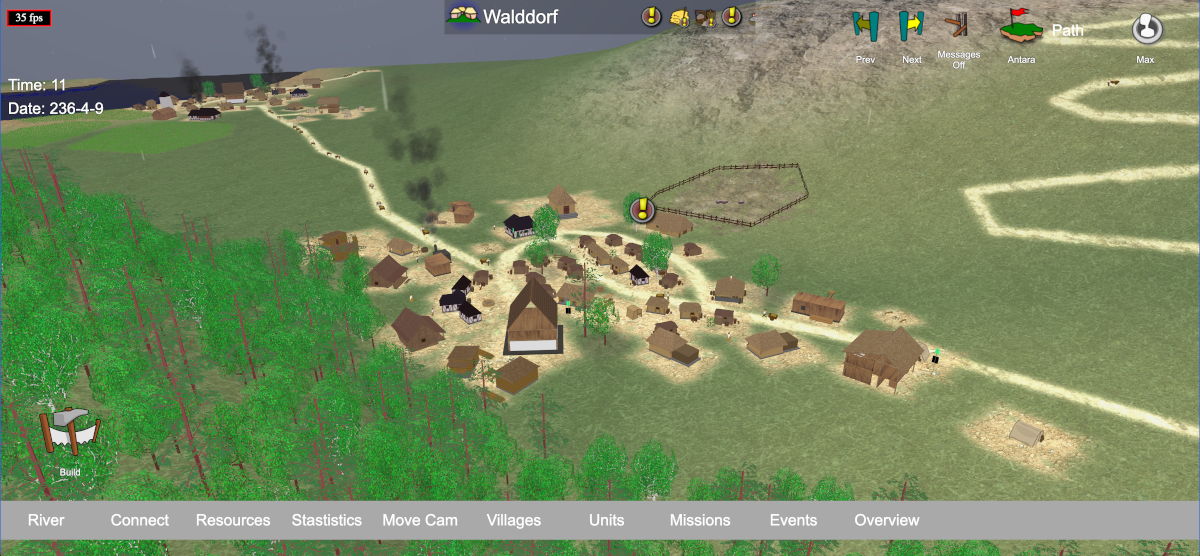The image size is (1200, 556).
Task: Show the Resources panel
Action: tap(233, 520)
